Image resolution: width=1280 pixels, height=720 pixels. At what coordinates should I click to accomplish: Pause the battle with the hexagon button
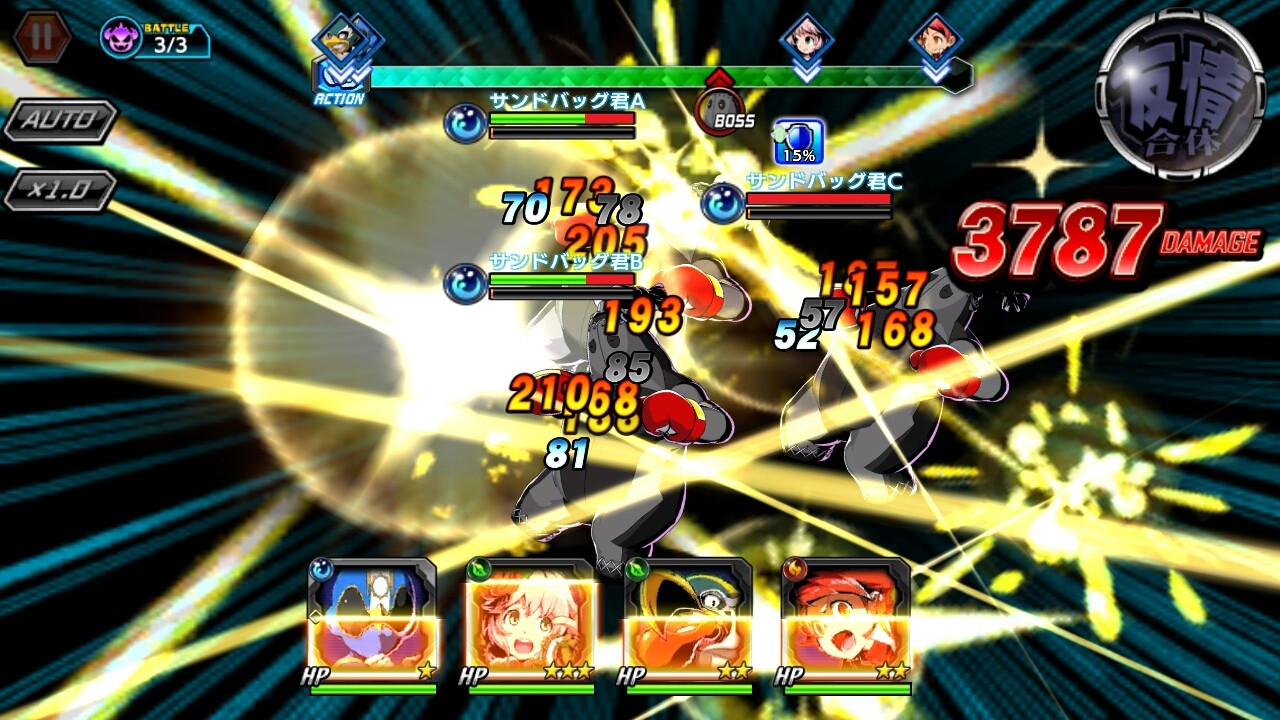43,38
